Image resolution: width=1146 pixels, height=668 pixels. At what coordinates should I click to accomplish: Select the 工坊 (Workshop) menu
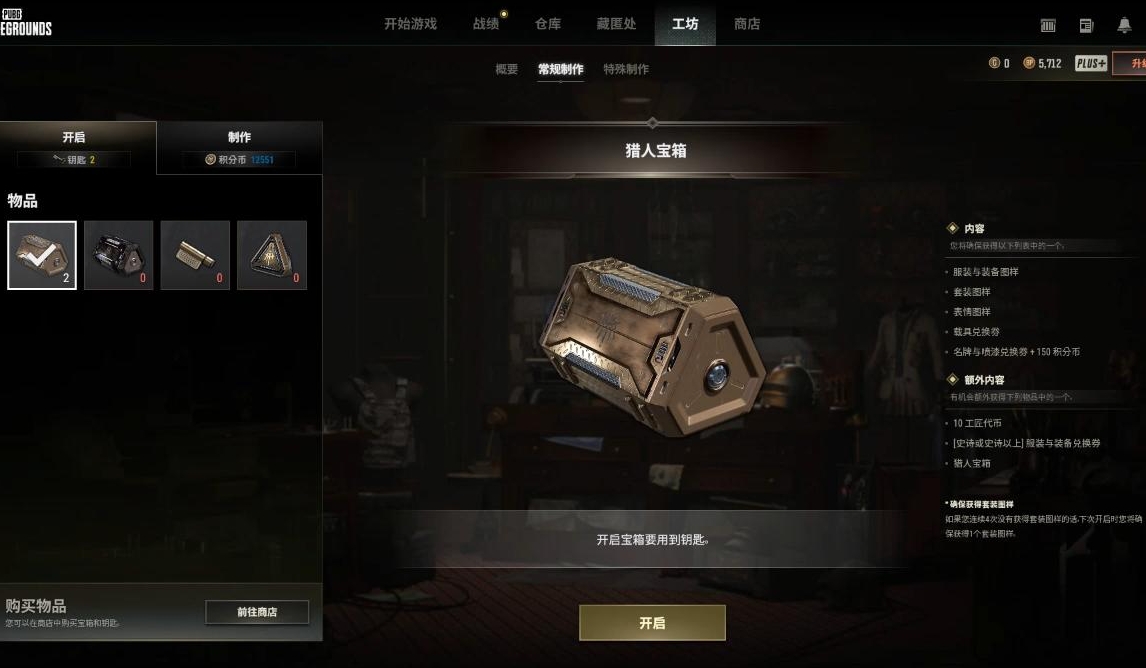point(685,24)
